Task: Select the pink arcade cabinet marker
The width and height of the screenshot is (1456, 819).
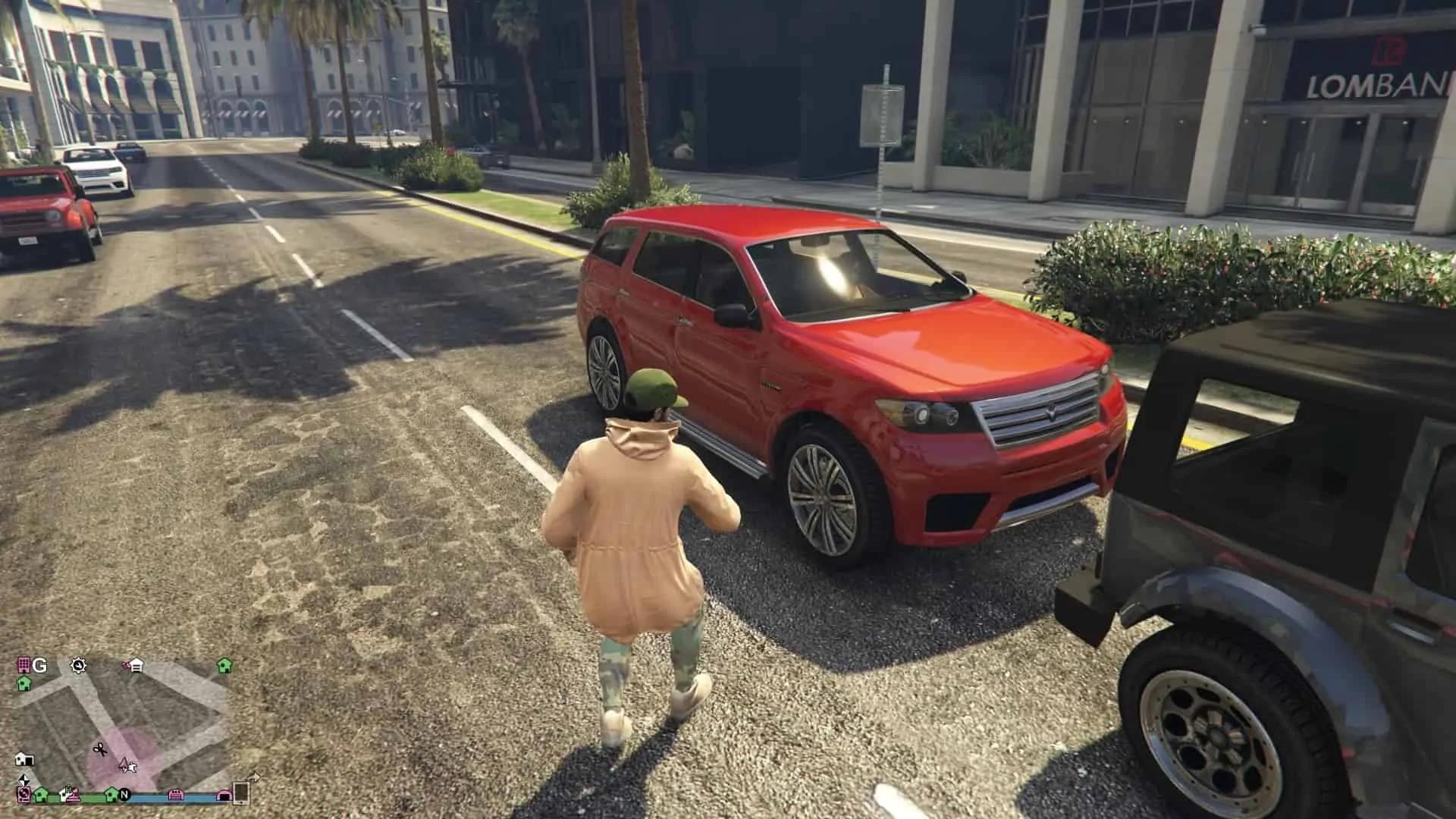Action: tap(24, 794)
